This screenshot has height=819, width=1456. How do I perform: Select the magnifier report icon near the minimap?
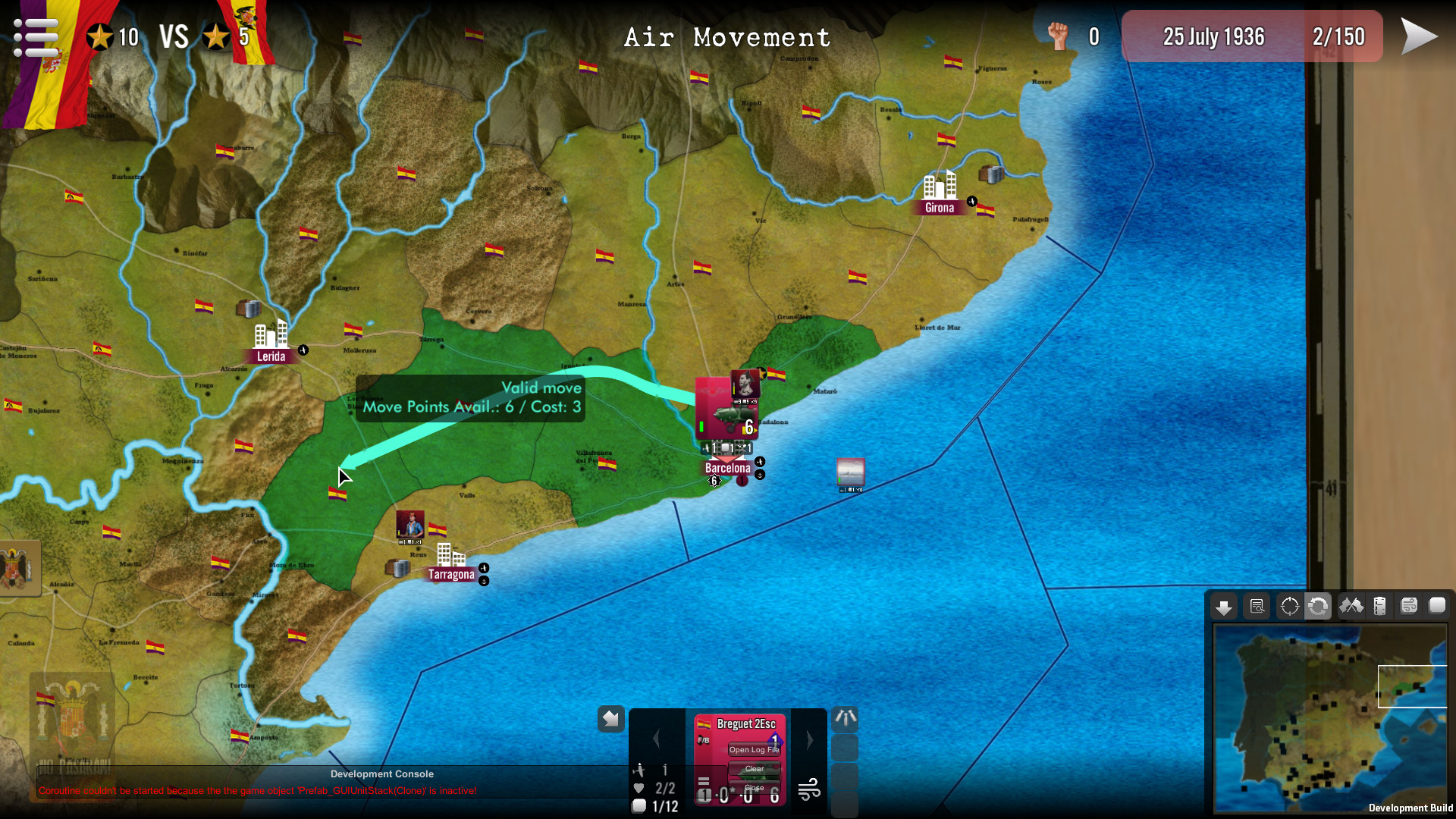pyautogui.click(x=1257, y=606)
